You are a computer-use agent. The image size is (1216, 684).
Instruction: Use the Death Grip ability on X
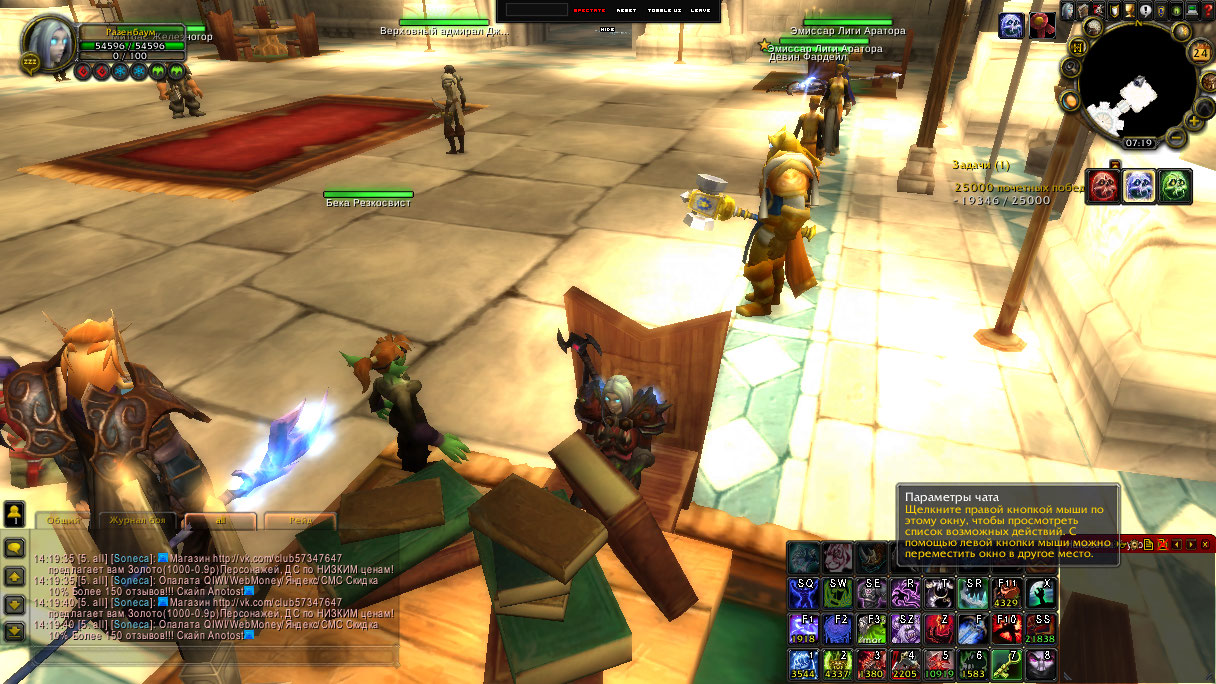[1041, 593]
